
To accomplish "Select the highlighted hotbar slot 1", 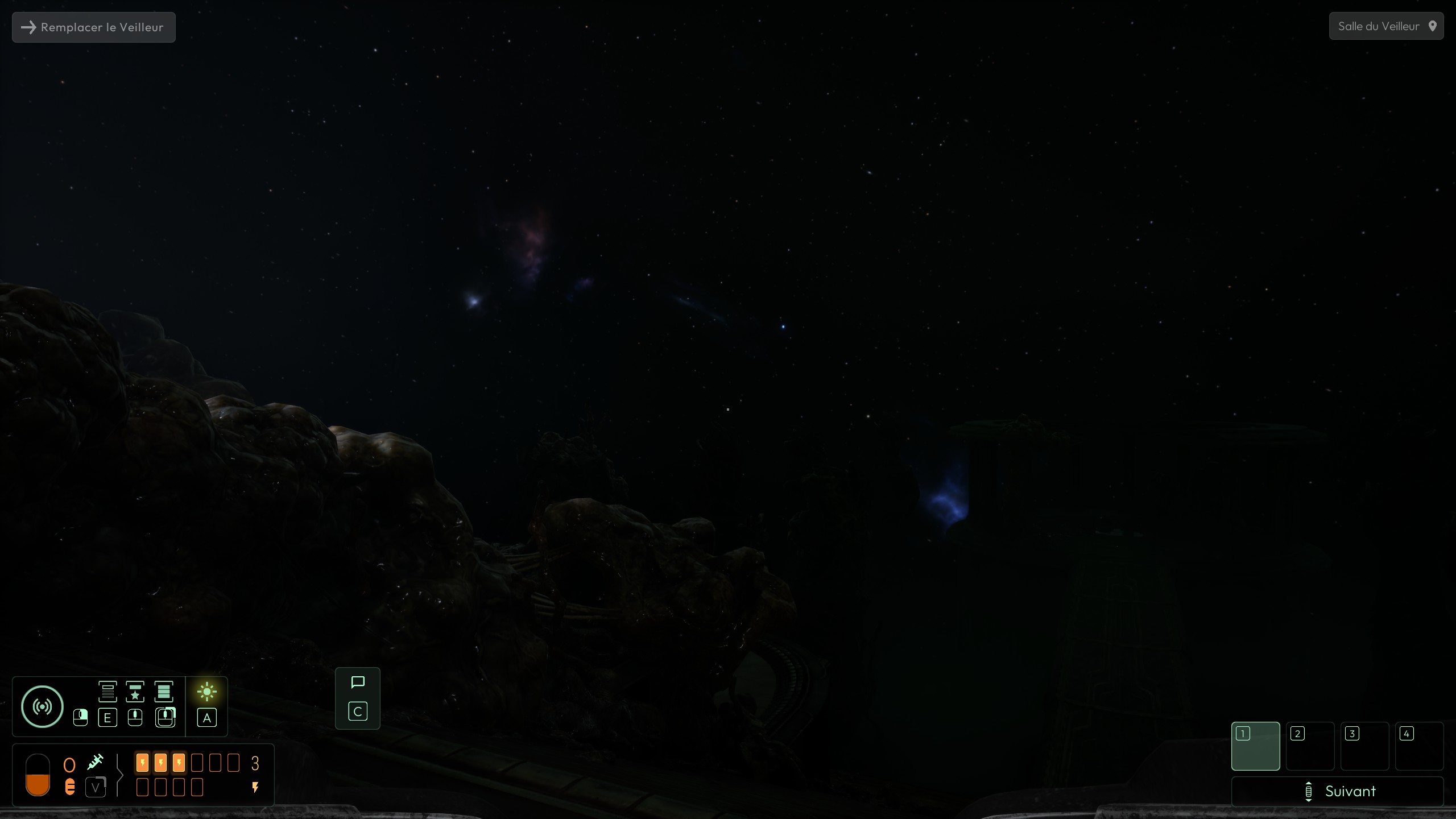I will point(1255,746).
